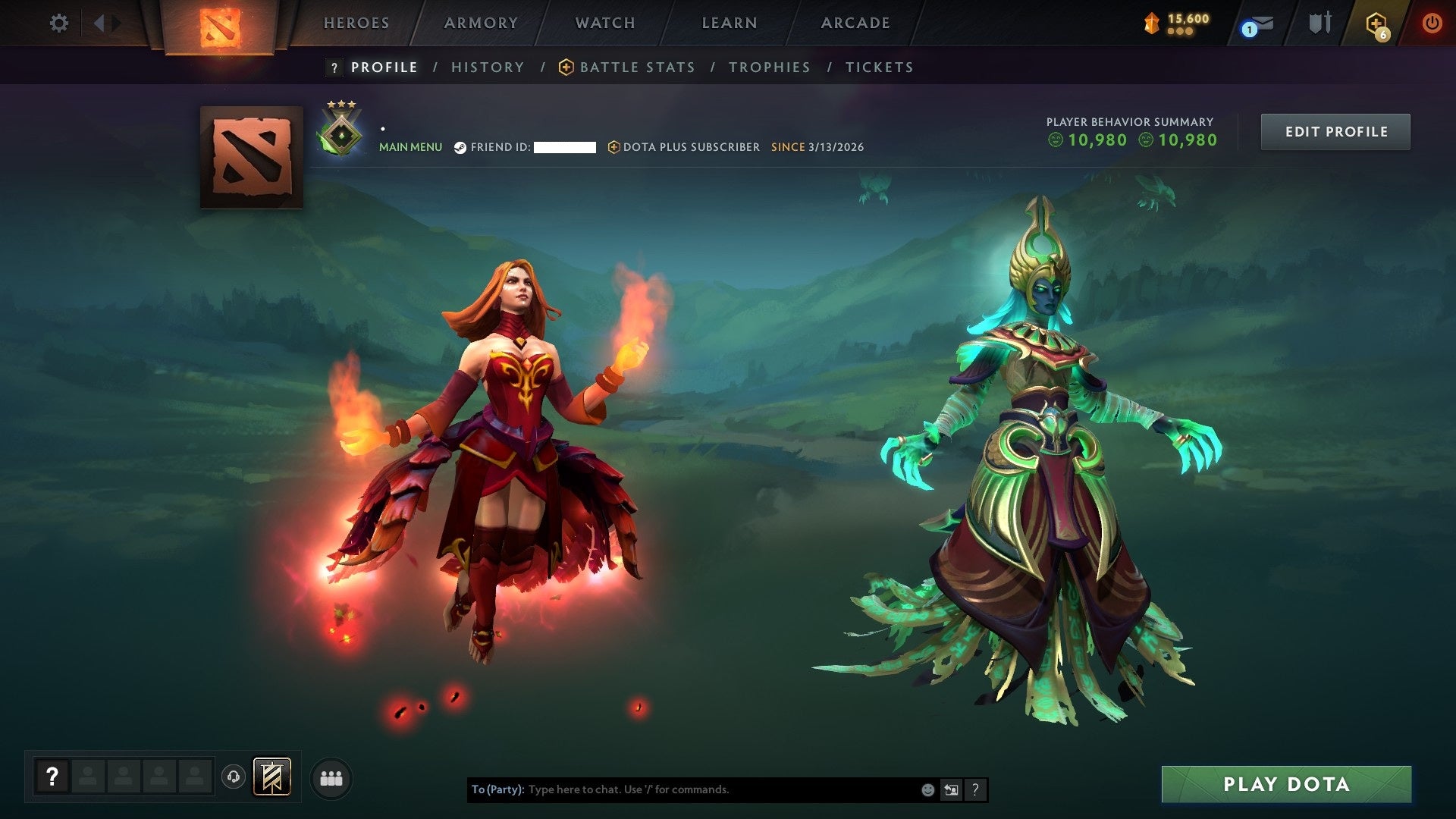Viewport: 1456px width, 819px height.
Task: Toggle party visibility with friends icon
Action: [331, 777]
